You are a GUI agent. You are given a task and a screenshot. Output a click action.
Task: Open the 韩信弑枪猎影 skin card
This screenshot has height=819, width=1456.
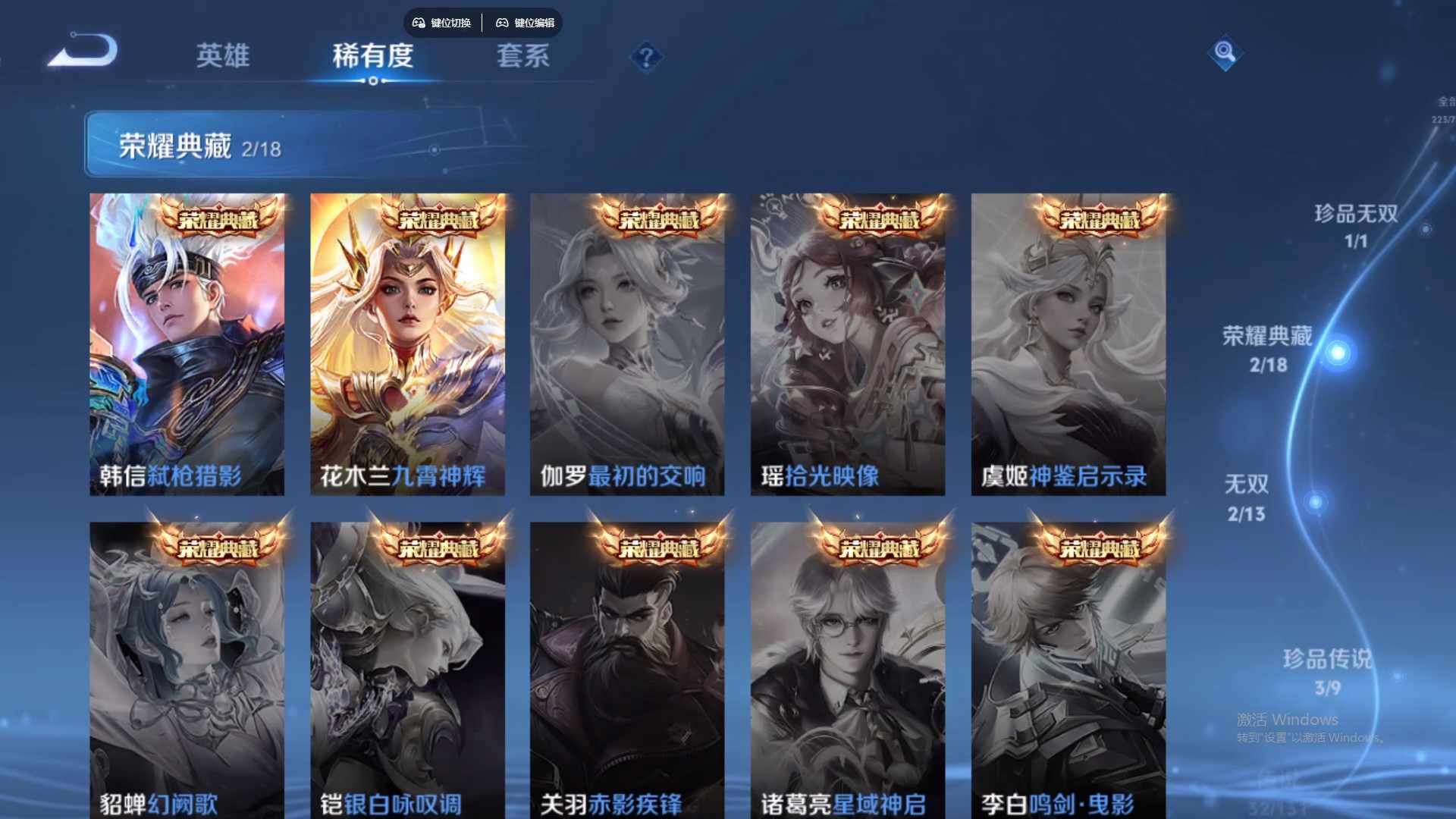tap(188, 344)
